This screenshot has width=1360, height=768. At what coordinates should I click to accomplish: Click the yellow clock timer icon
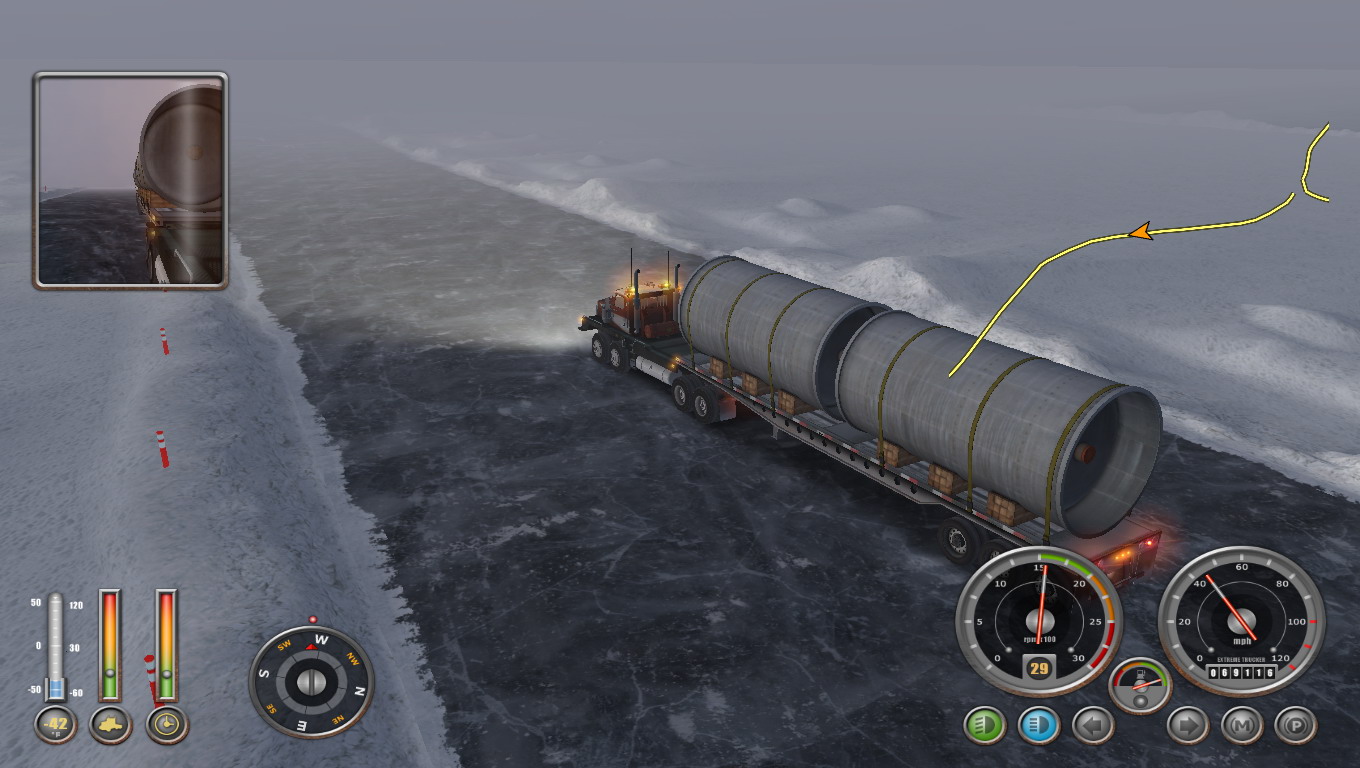click(x=167, y=725)
